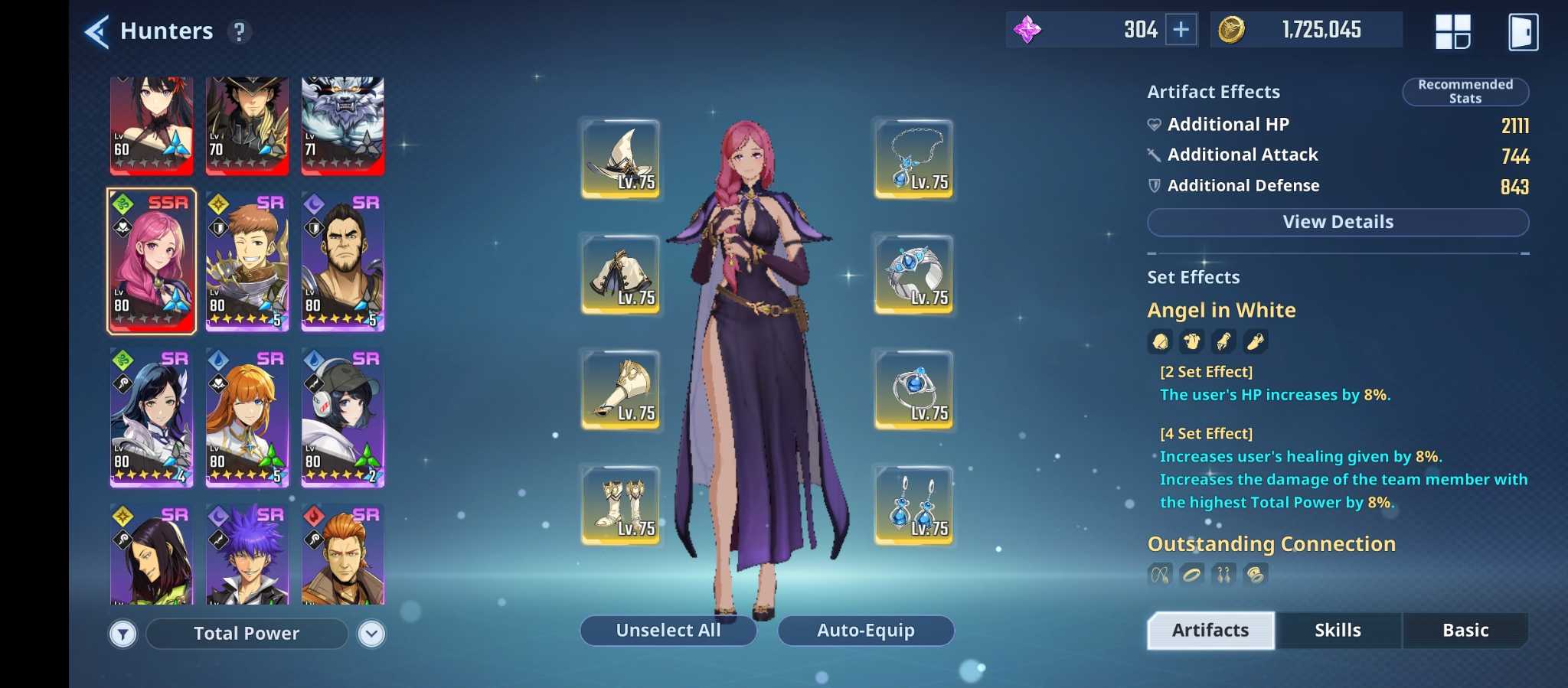Choose the orange-haired SR hunter with a wink
The image size is (1568, 688).
[247, 418]
